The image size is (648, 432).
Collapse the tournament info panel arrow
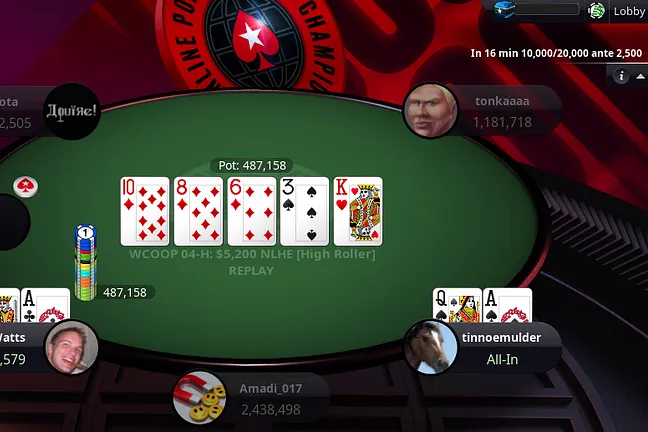(x=640, y=76)
